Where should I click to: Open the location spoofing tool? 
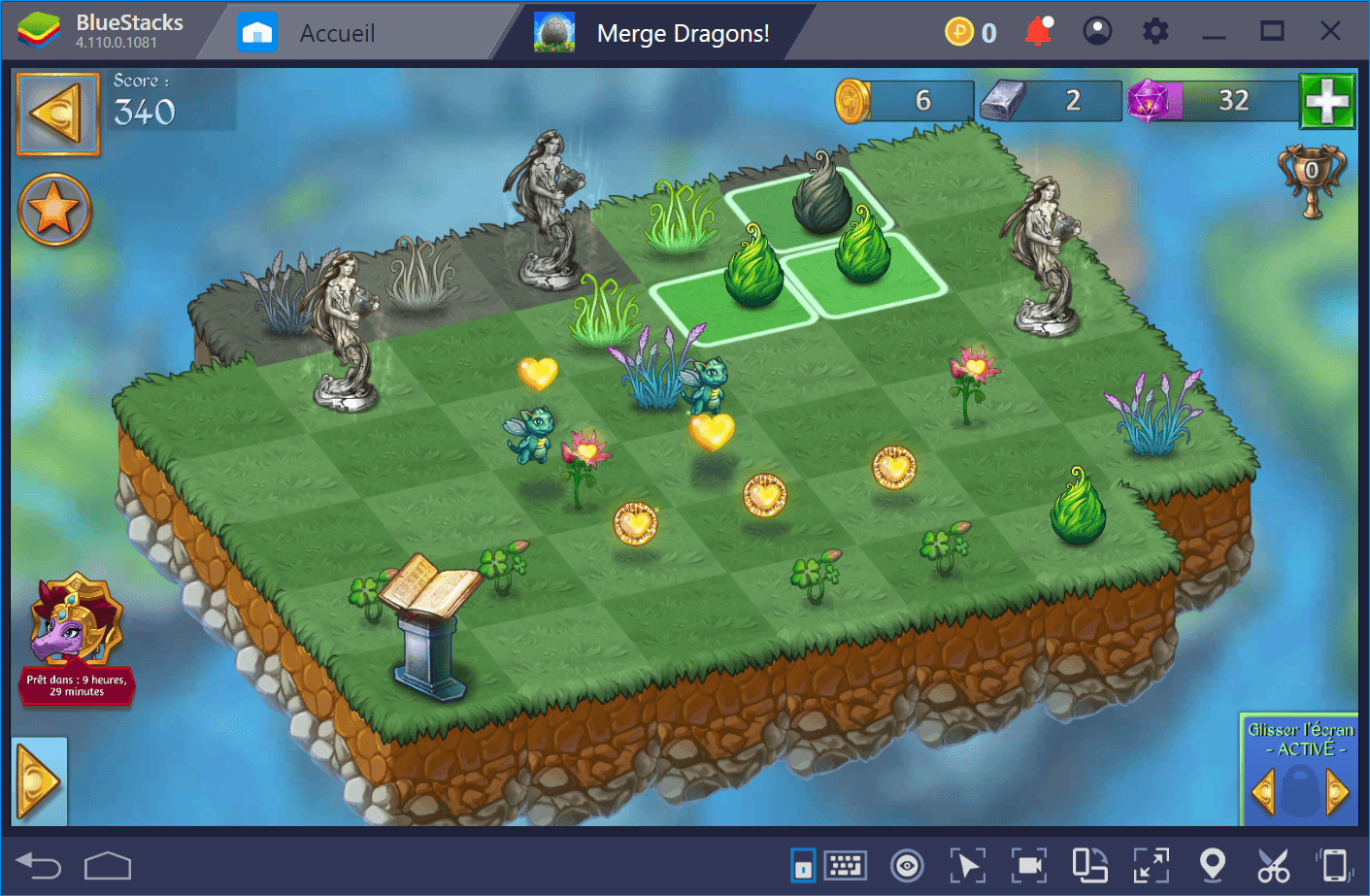pyautogui.click(x=1213, y=864)
